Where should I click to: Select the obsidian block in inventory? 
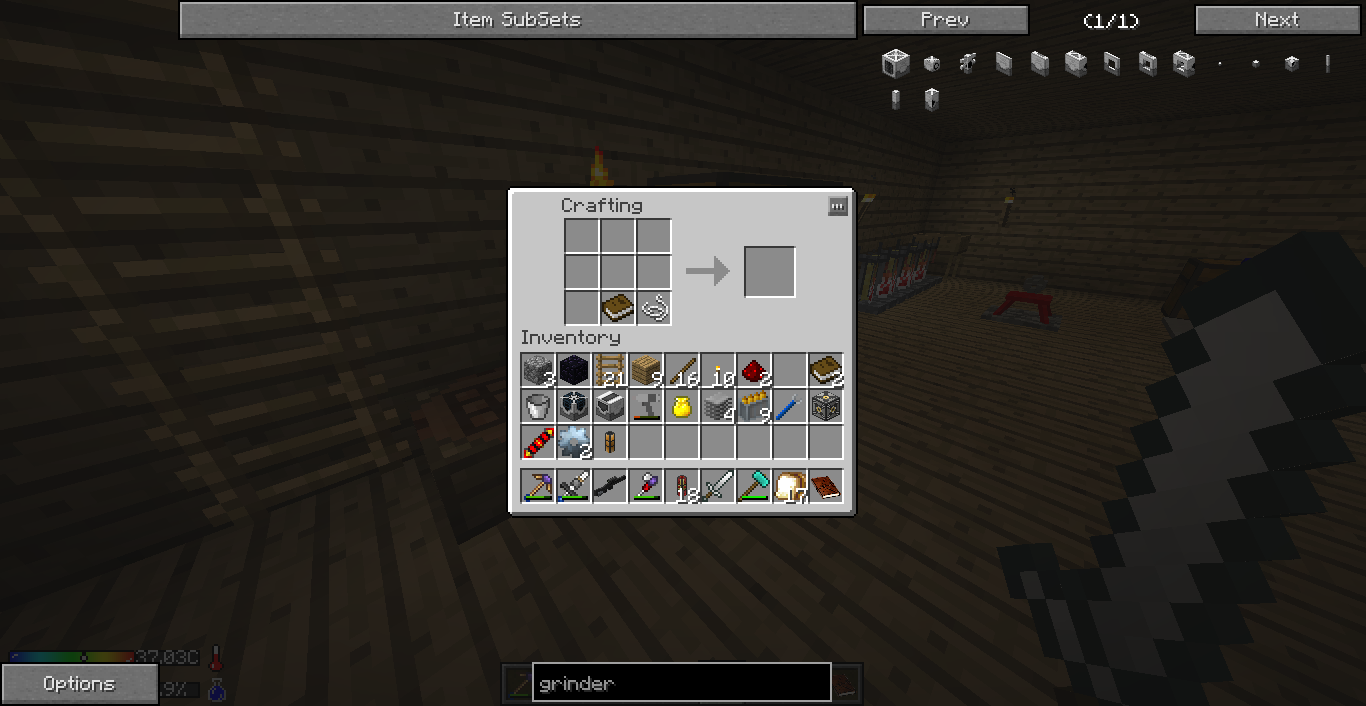coord(574,371)
